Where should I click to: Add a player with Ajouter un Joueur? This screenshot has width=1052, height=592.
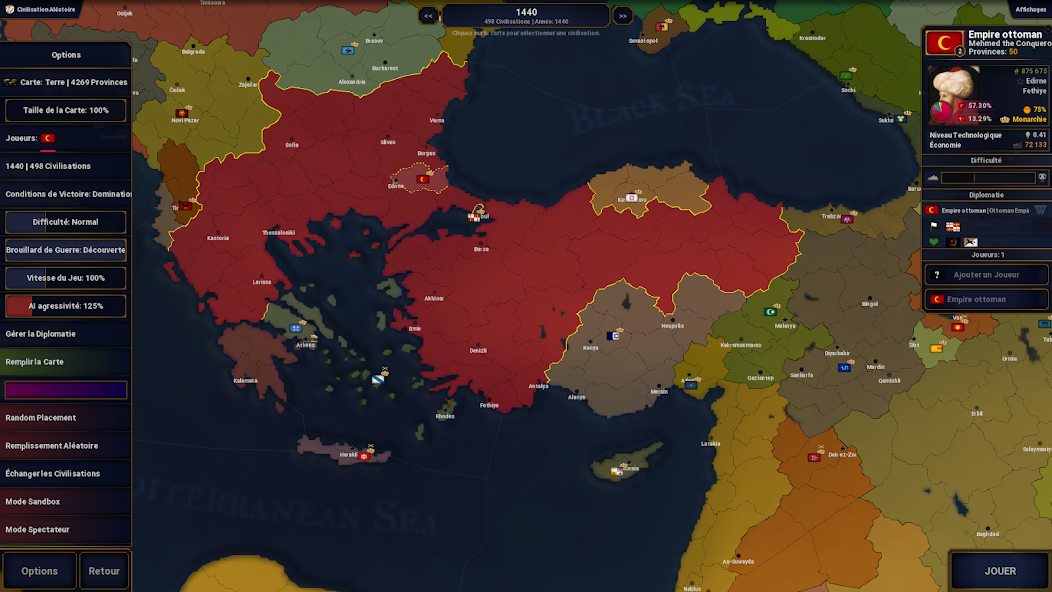[985, 274]
